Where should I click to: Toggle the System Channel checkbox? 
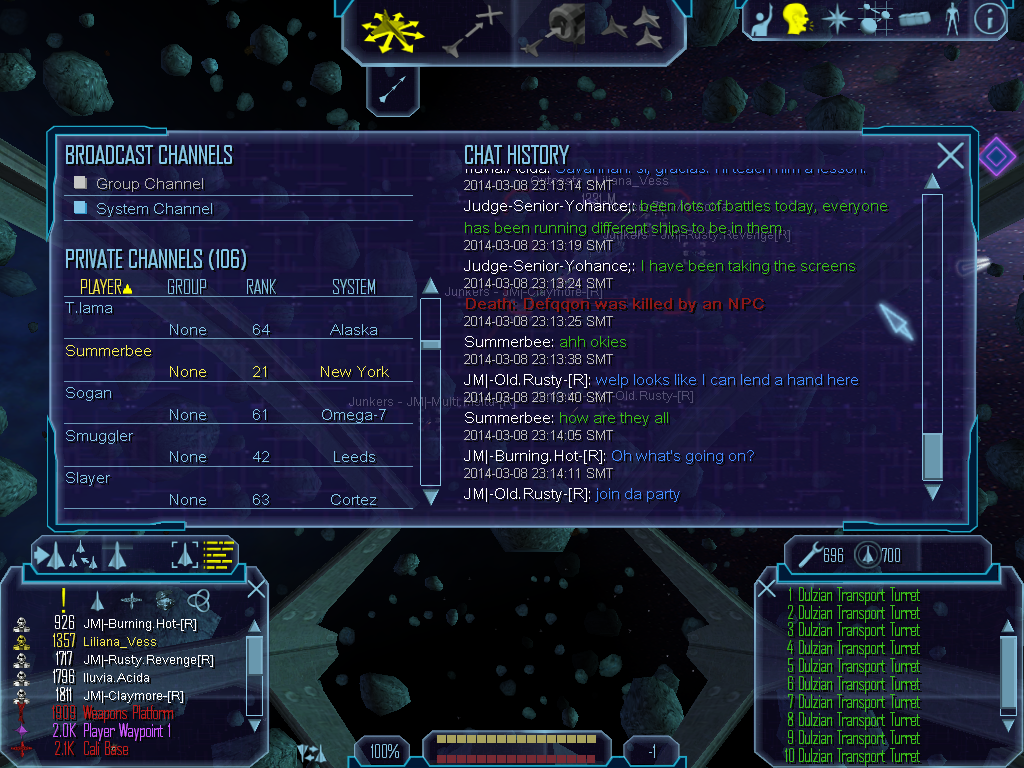(81, 208)
